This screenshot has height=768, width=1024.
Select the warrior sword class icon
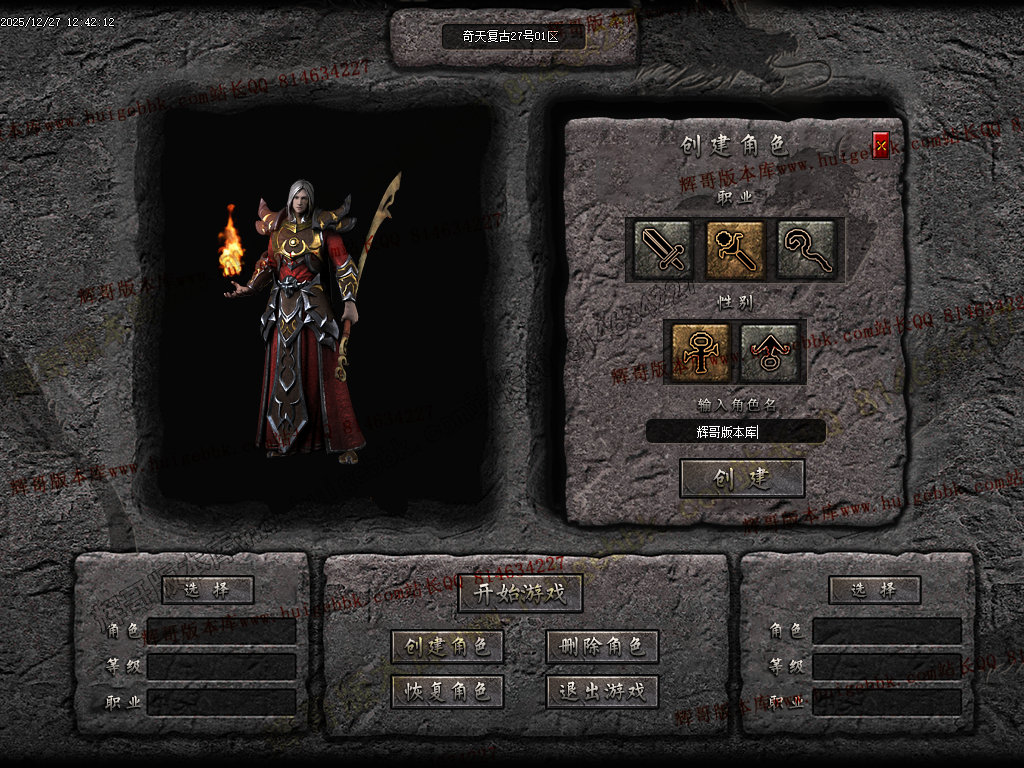[x=661, y=249]
